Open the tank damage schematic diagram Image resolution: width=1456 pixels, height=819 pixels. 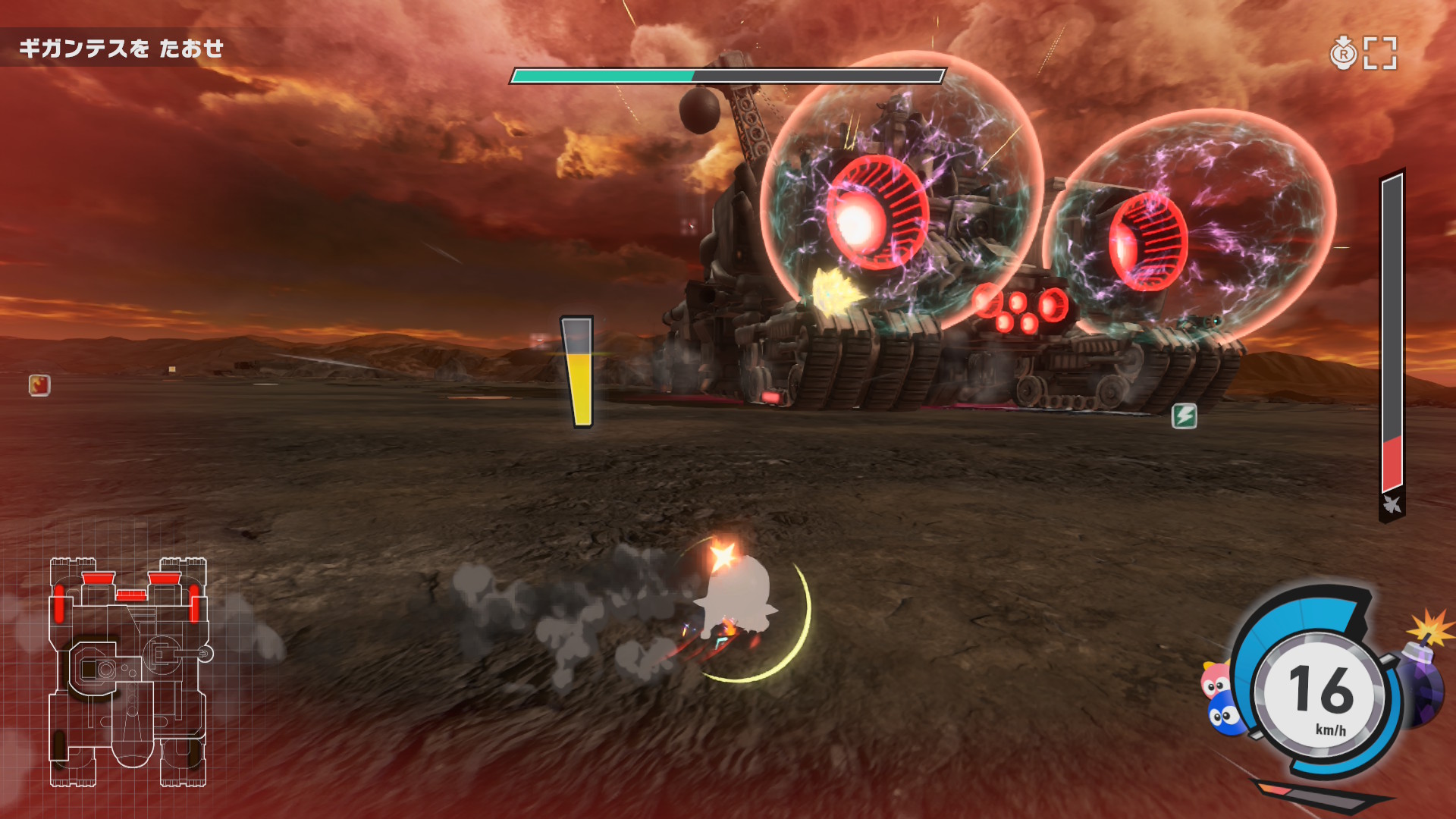click(x=127, y=672)
